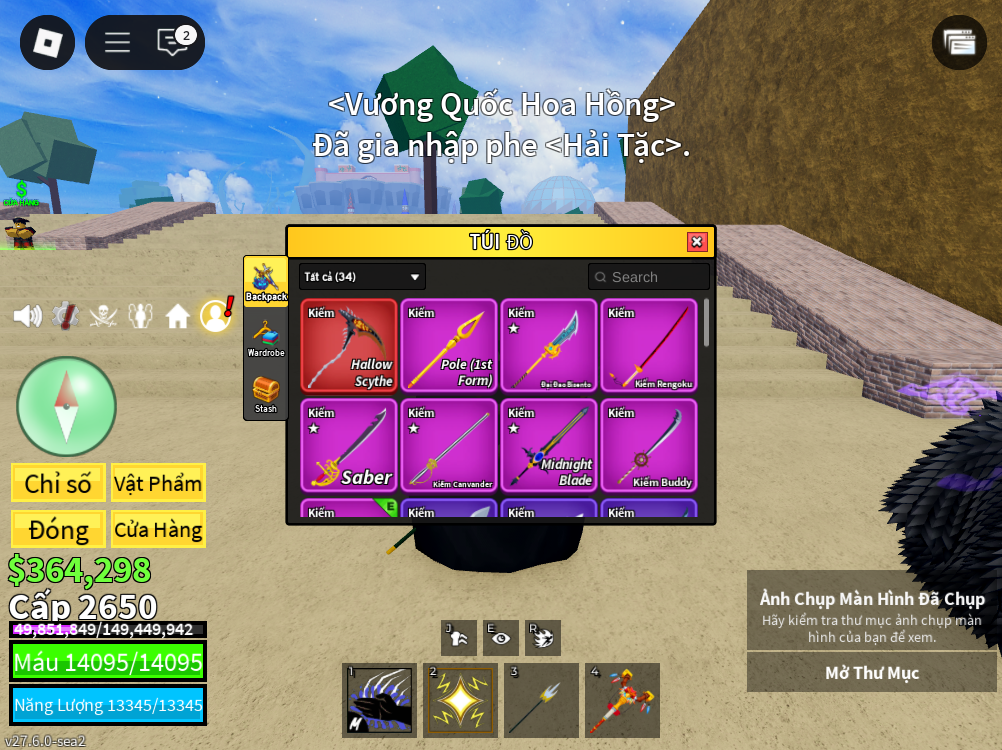This screenshot has height=750, width=1002.
Task: Open the Roblox logo menu
Action: click(47, 42)
